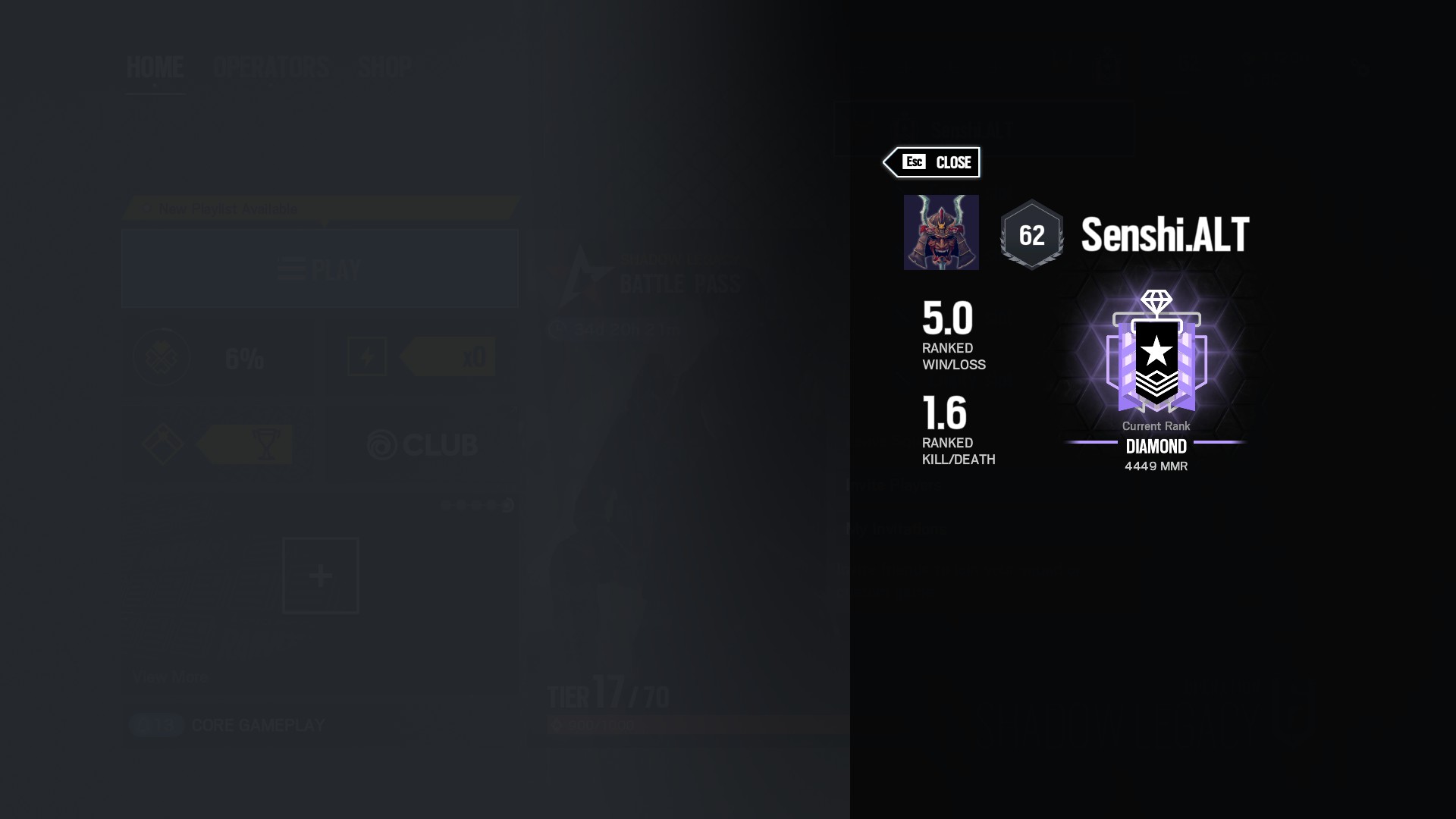Click the Renown booster clover icon
1456x819 pixels.
[162, 357]
